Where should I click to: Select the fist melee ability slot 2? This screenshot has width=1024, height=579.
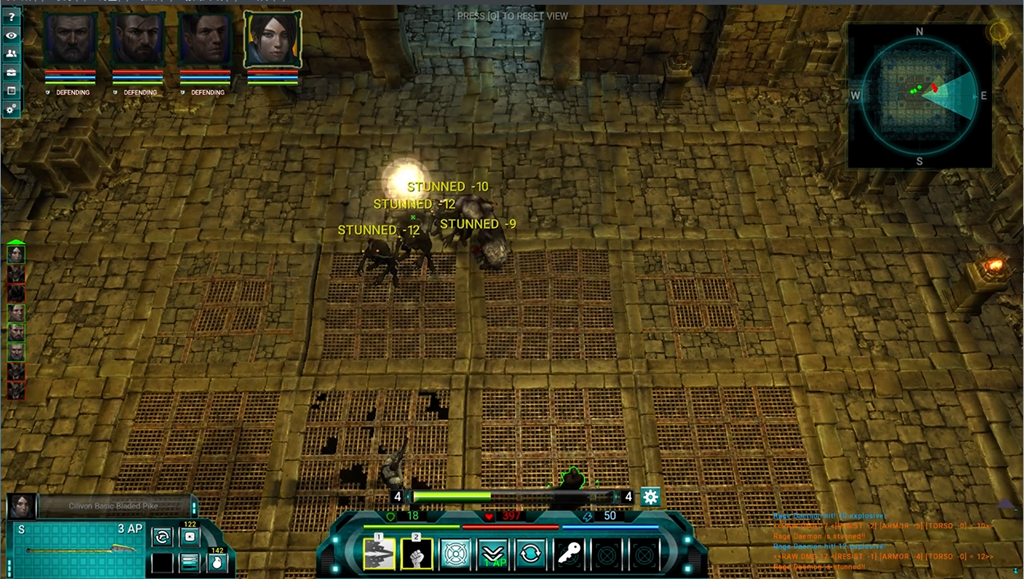tap(416, 553)
